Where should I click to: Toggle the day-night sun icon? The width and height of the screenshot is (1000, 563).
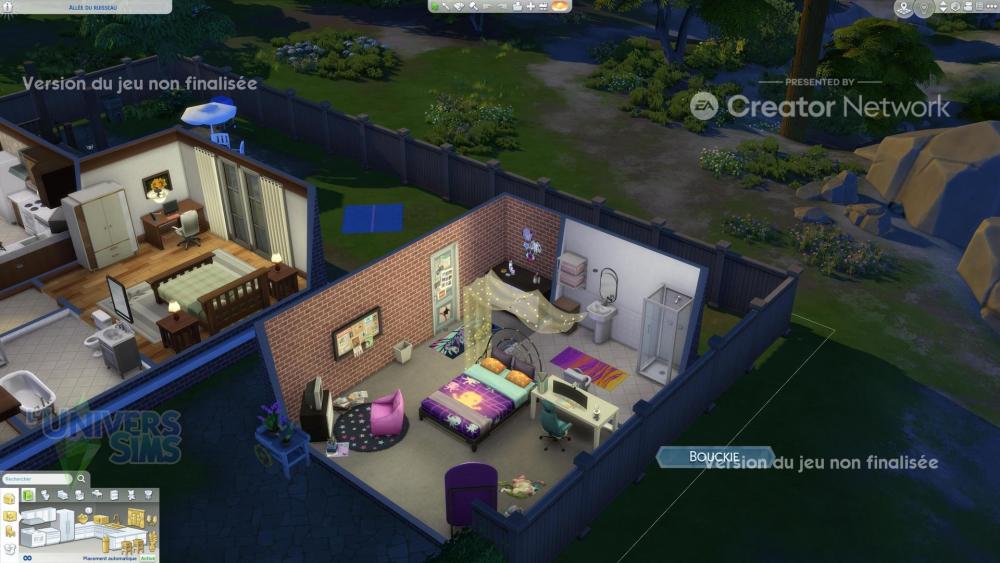(x=559, y=6)
